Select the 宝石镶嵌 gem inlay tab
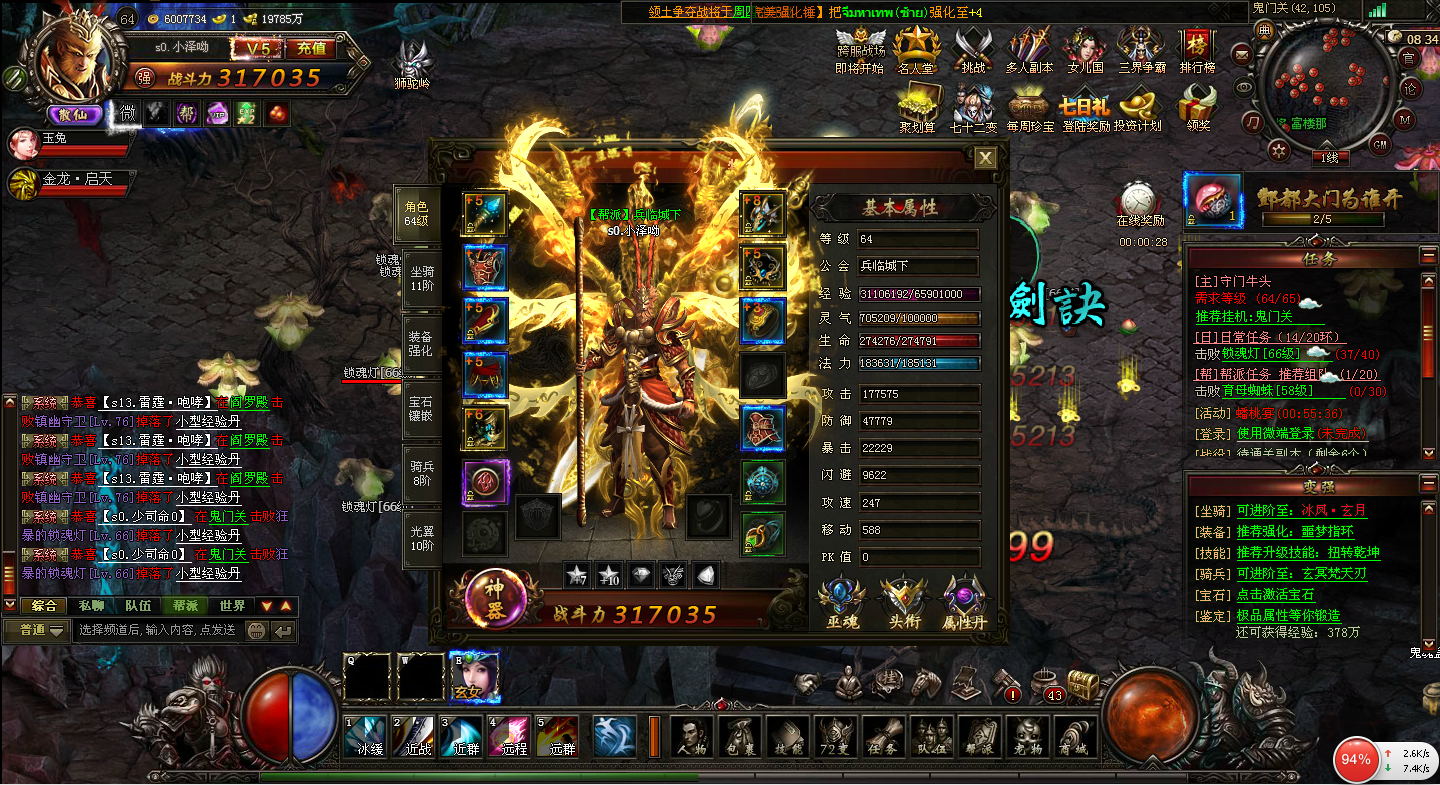Image resolution: width=1440 pixels, height=785 pixels. (x=420, y=409)
